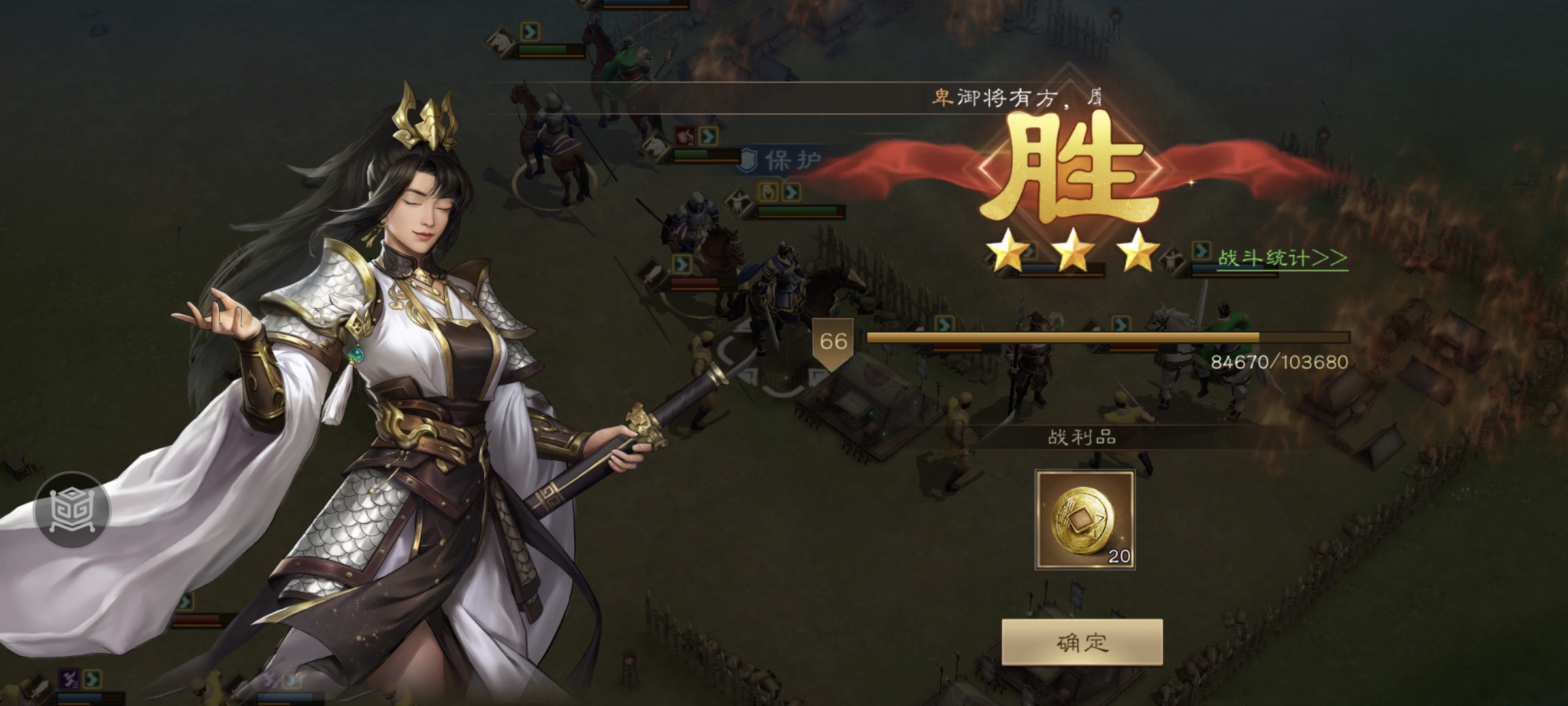Screen dimensions: 1568x706
Task: Click the purple dagger debuff icon
Action: (x=69, y=680)
